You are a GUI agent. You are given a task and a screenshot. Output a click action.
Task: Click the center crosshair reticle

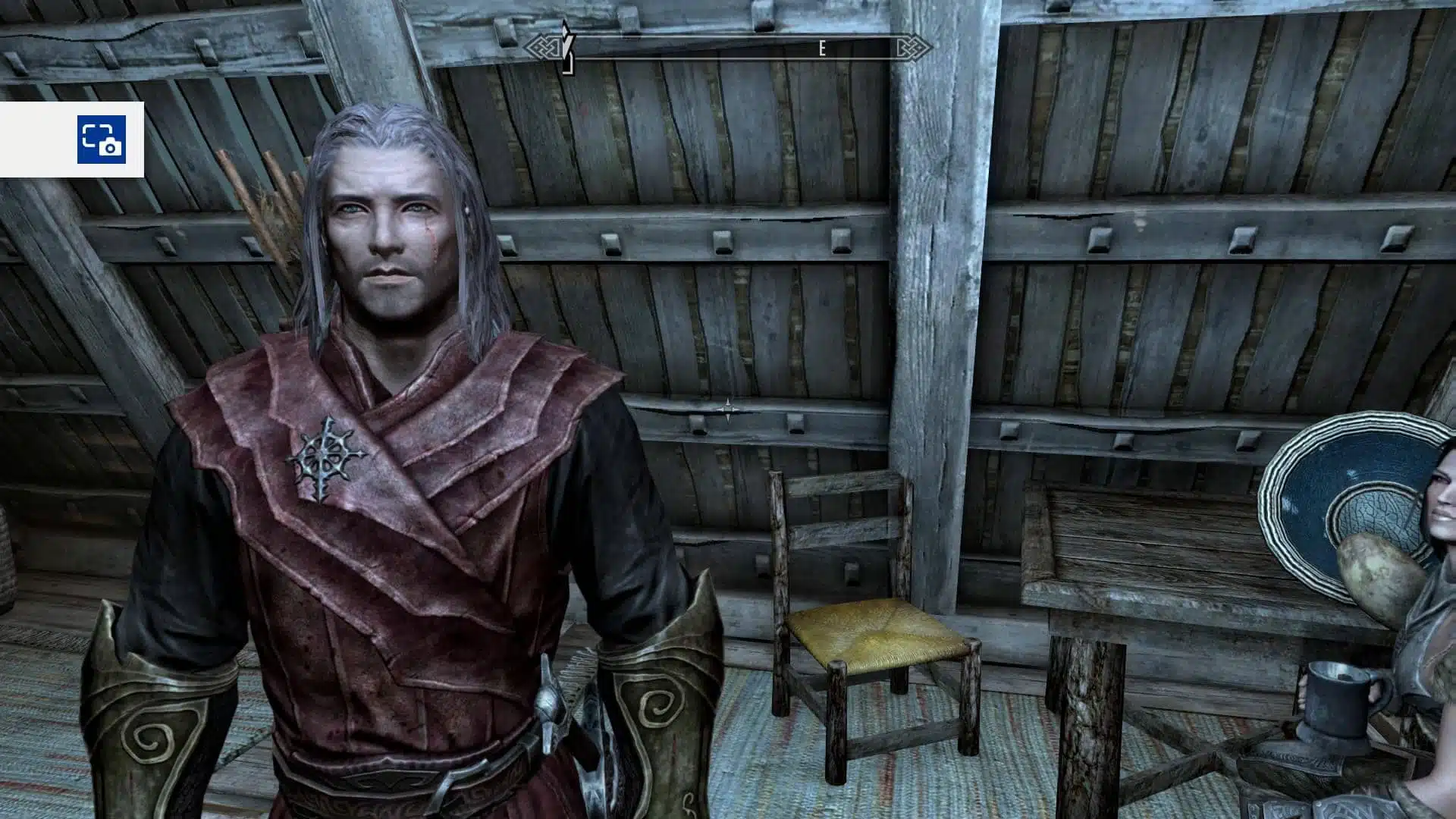[x=730, y=410]
